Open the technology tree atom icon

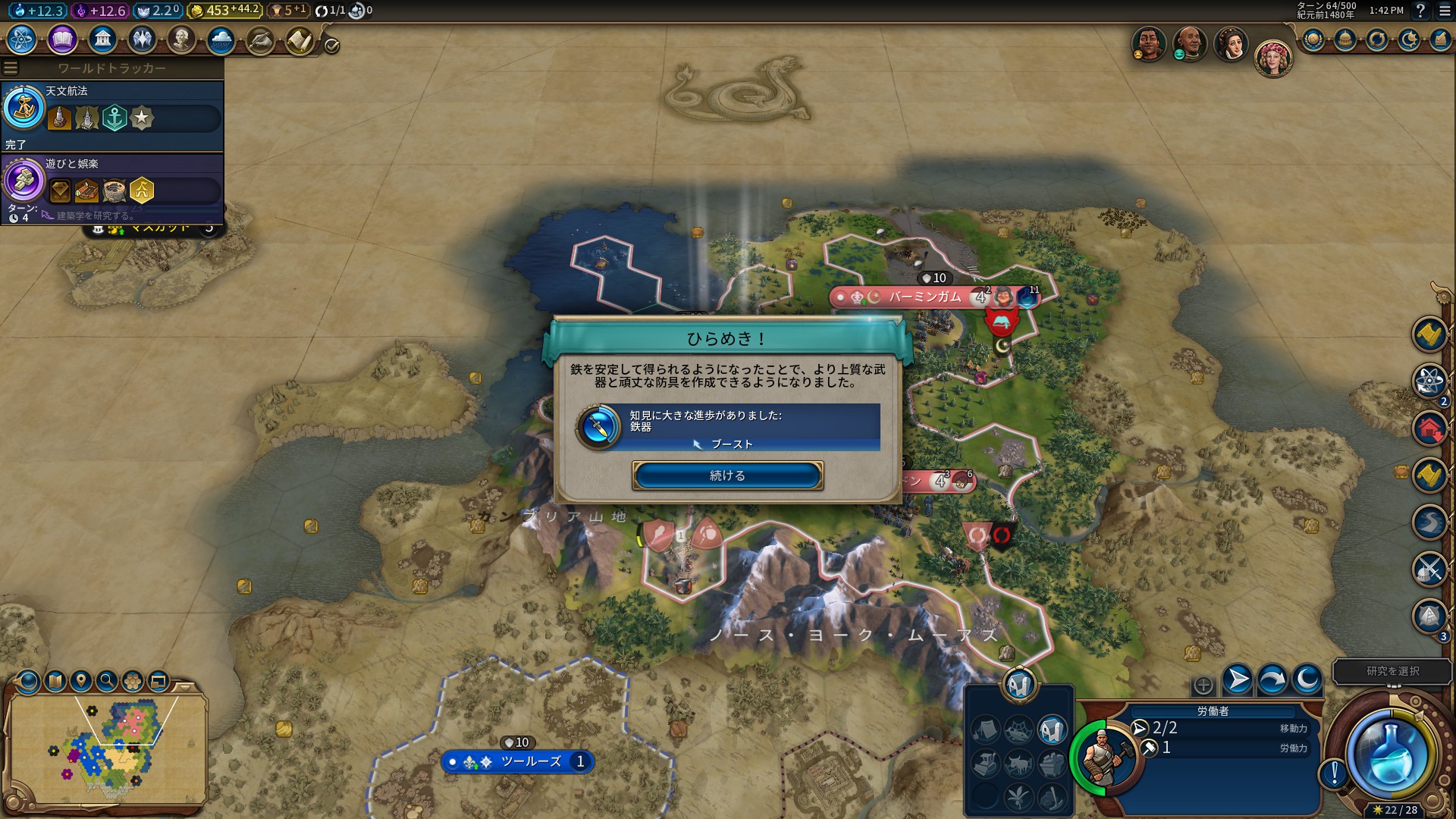22,39
